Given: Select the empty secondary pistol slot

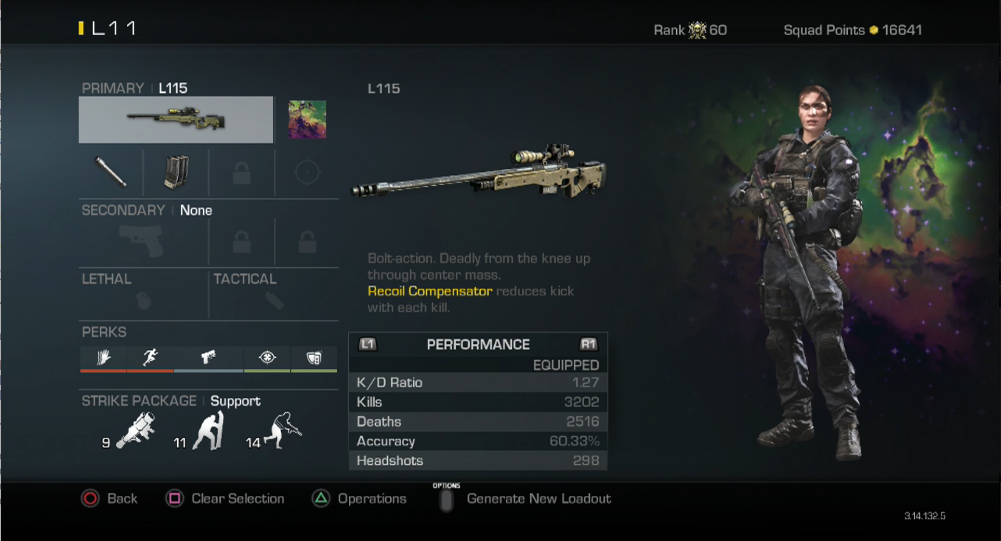Looking at the screenshot, I should [x=143, y=241].
